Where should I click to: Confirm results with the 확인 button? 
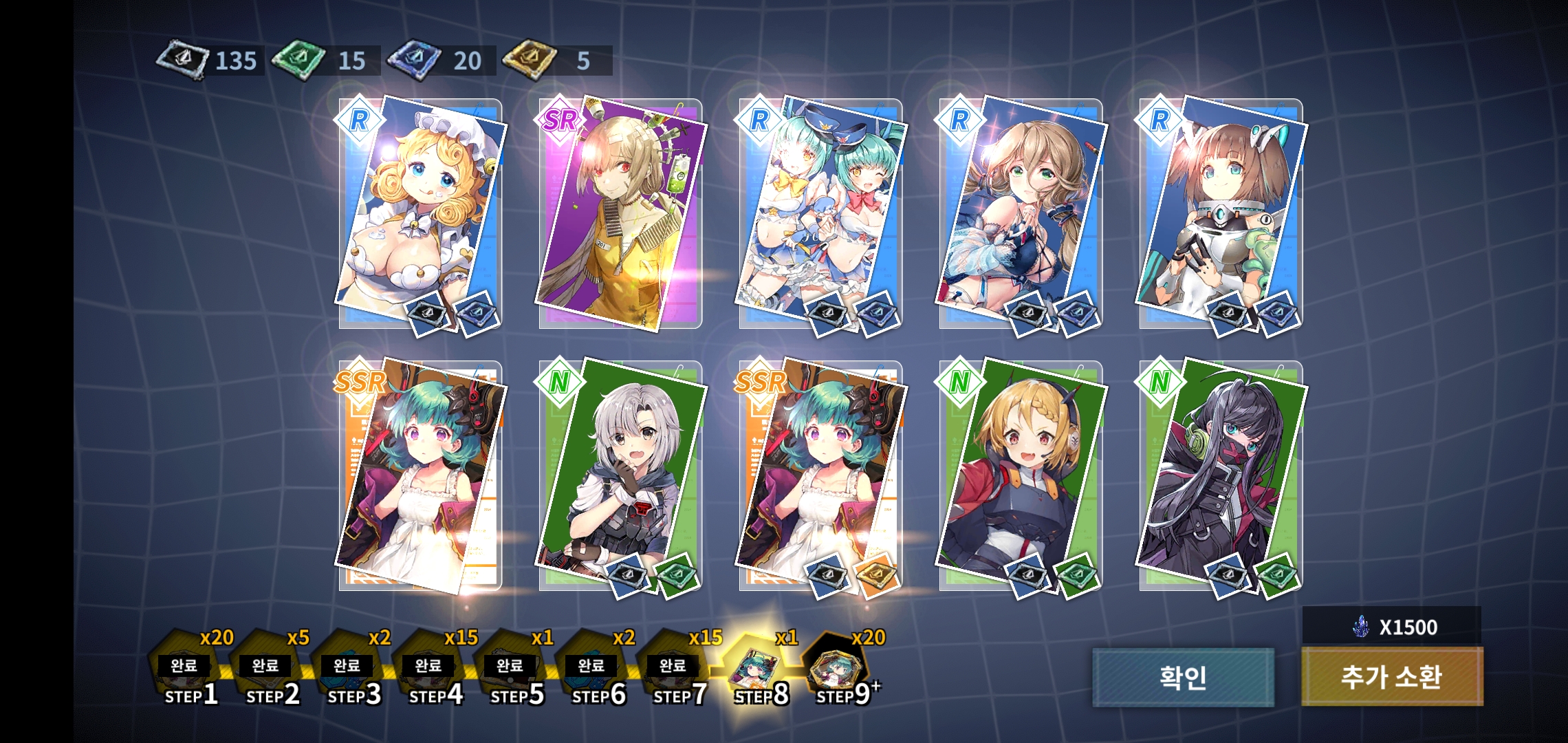tap(1183, 677)
